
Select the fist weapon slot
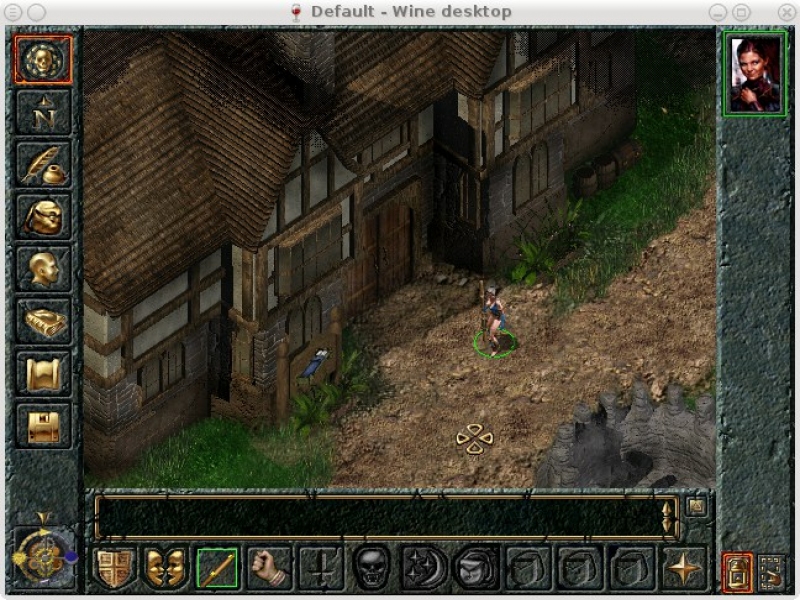pos(269,568)
